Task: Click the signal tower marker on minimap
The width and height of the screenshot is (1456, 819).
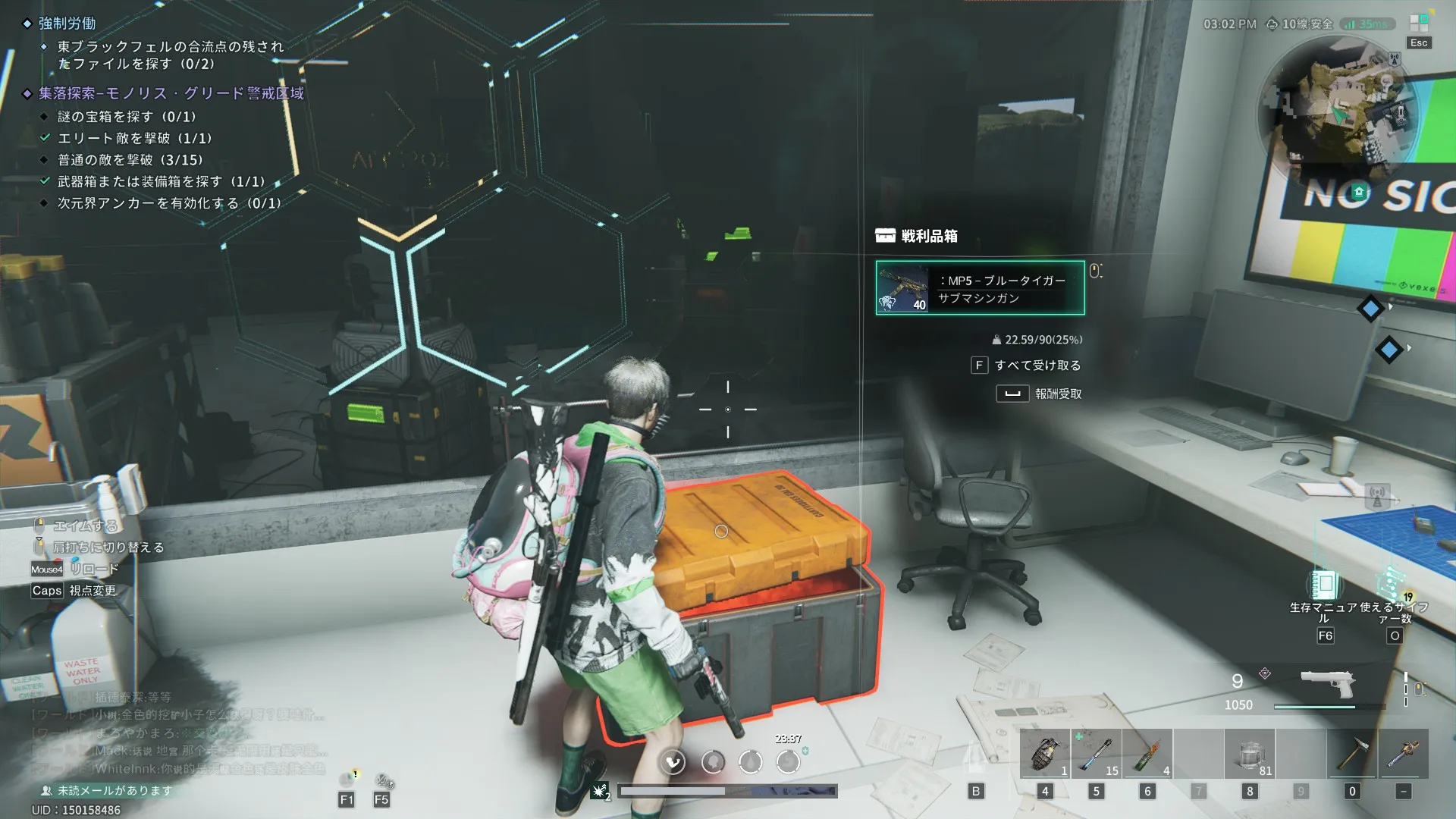Action: 1394,58
